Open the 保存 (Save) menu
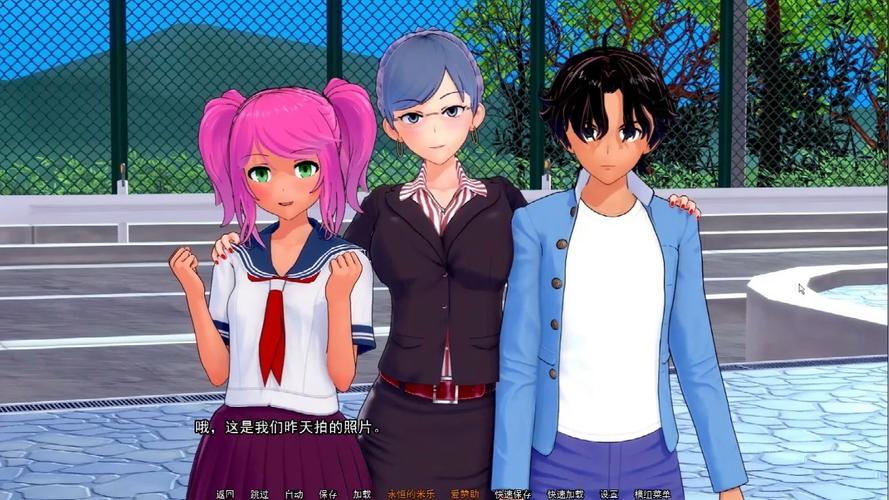Image resolution: width=889 pixels, height=500 pixels. click(x=327, y=494)
